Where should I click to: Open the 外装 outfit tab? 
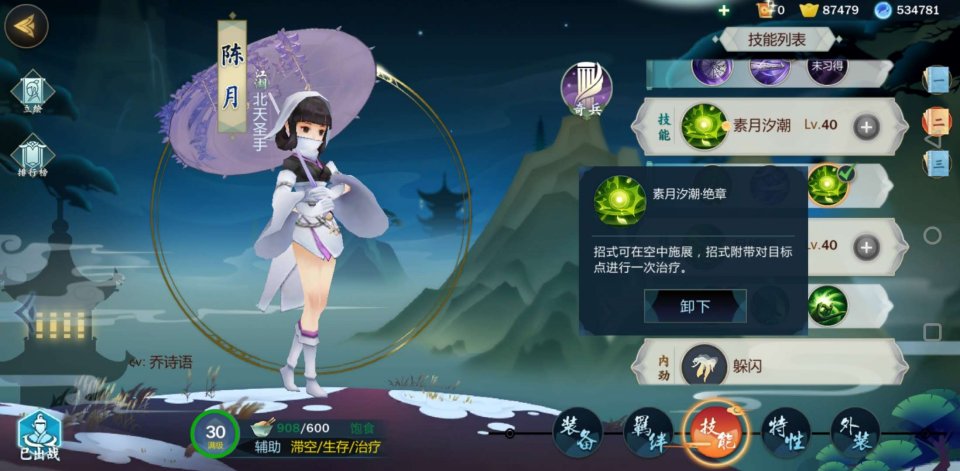(855, 433)
